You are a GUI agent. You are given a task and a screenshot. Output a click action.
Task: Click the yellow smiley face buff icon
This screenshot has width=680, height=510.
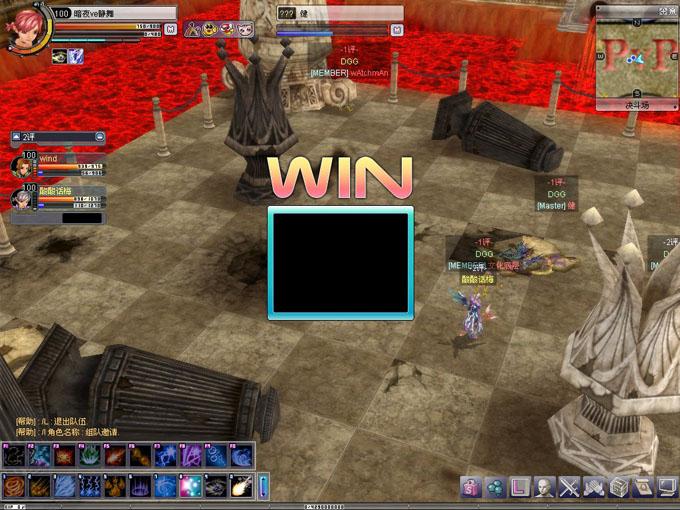click(209, 30)
